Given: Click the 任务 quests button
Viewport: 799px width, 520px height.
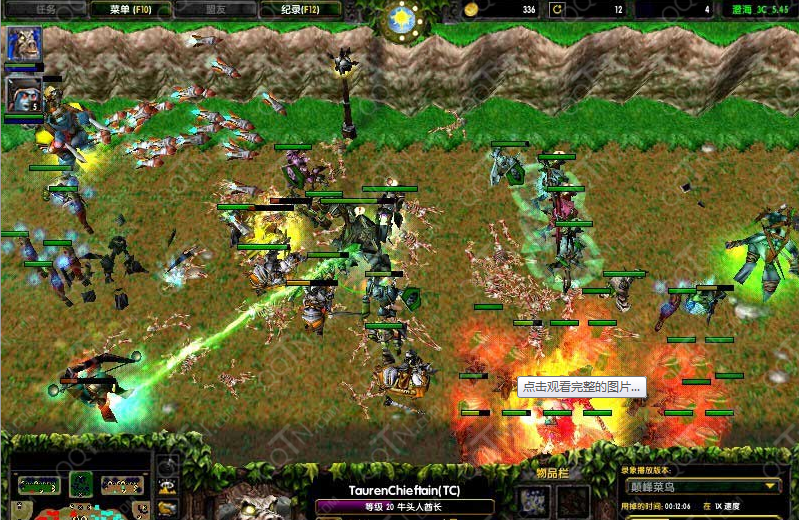Looking at the screenshot, I should coord(45,9).
